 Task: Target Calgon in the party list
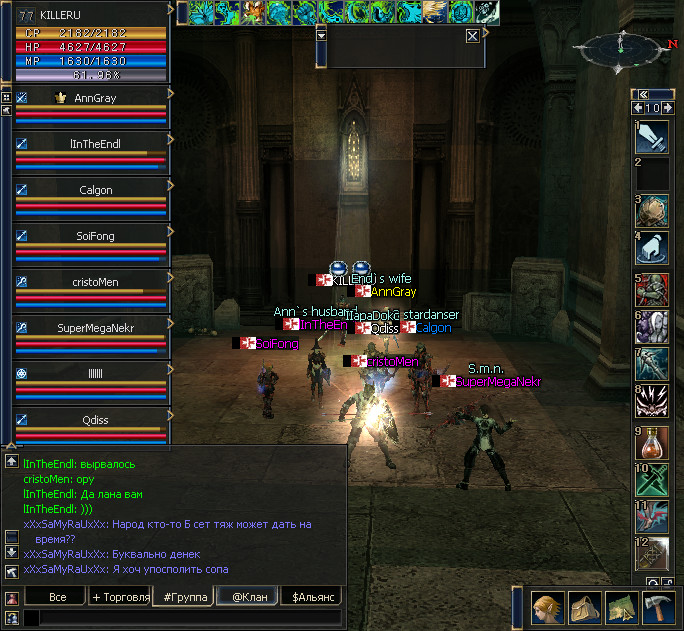click(94, 190)
